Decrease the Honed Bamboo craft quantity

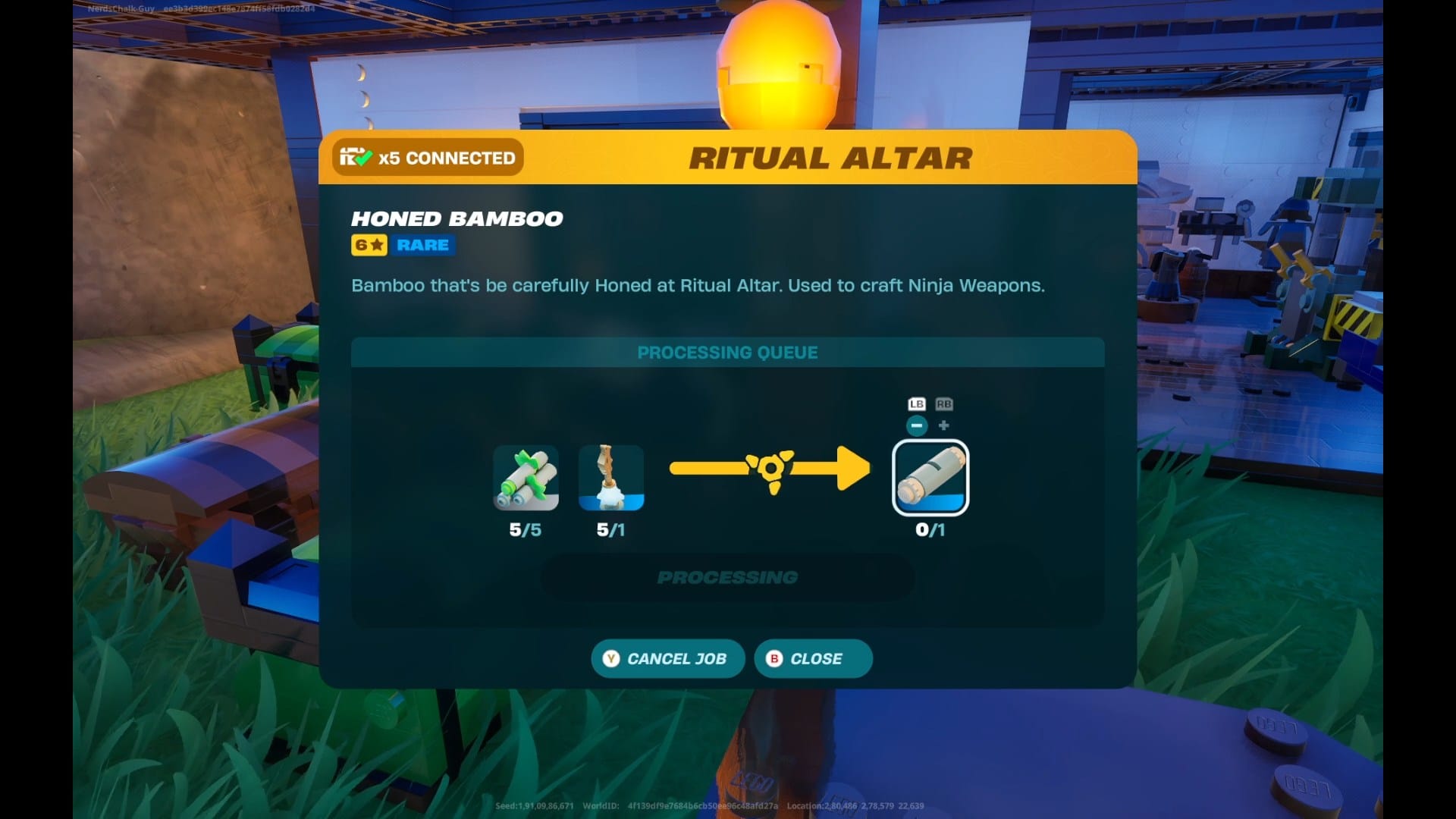(917, 425)
